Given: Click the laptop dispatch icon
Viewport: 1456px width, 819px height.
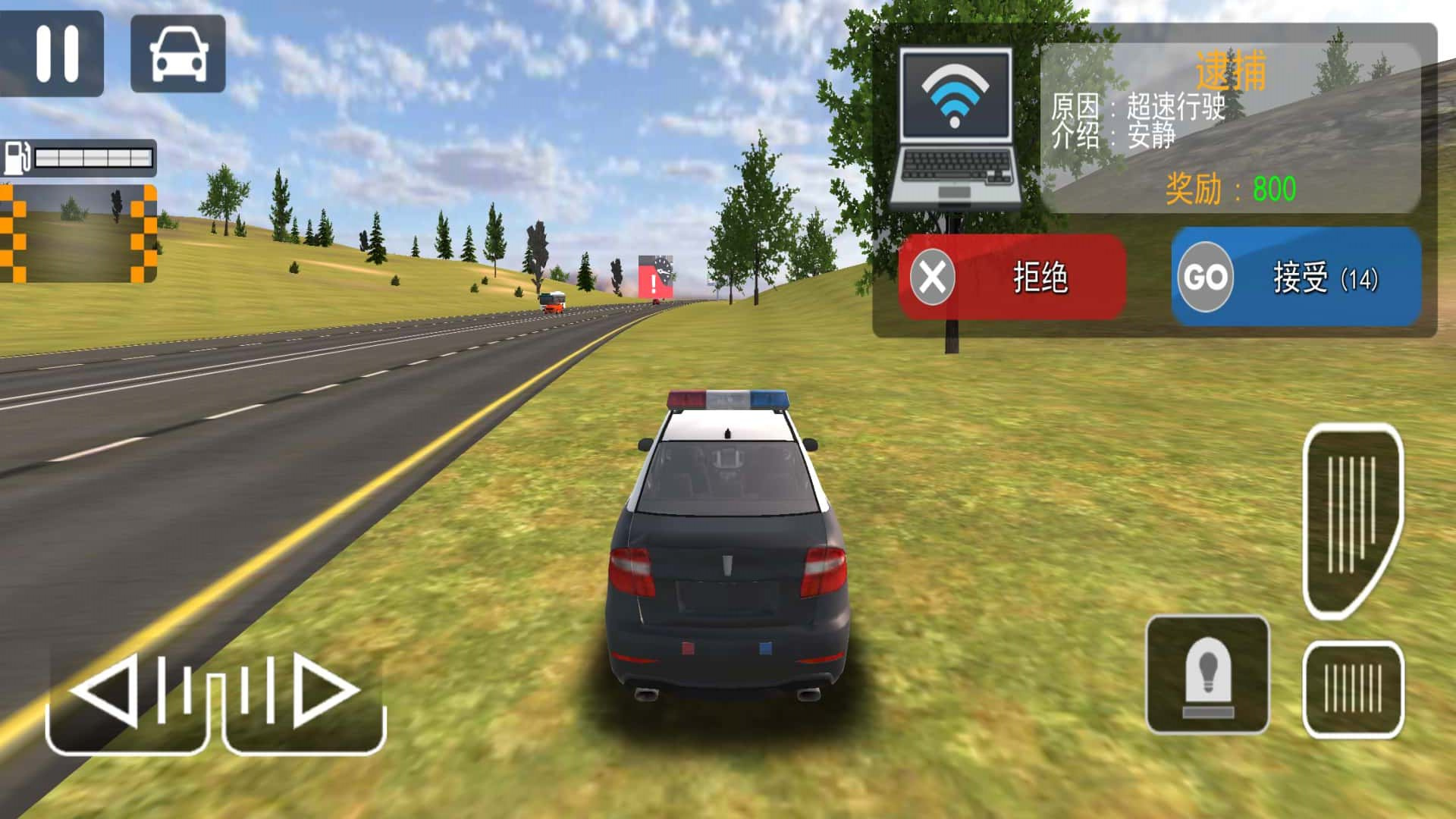Looking at the screenshot, I should (x=955, y=129).
